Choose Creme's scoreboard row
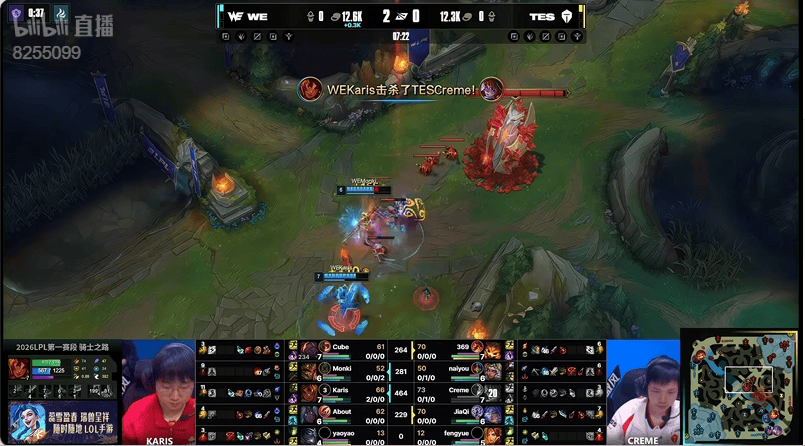The image size is (805, 446). point(462,391)
